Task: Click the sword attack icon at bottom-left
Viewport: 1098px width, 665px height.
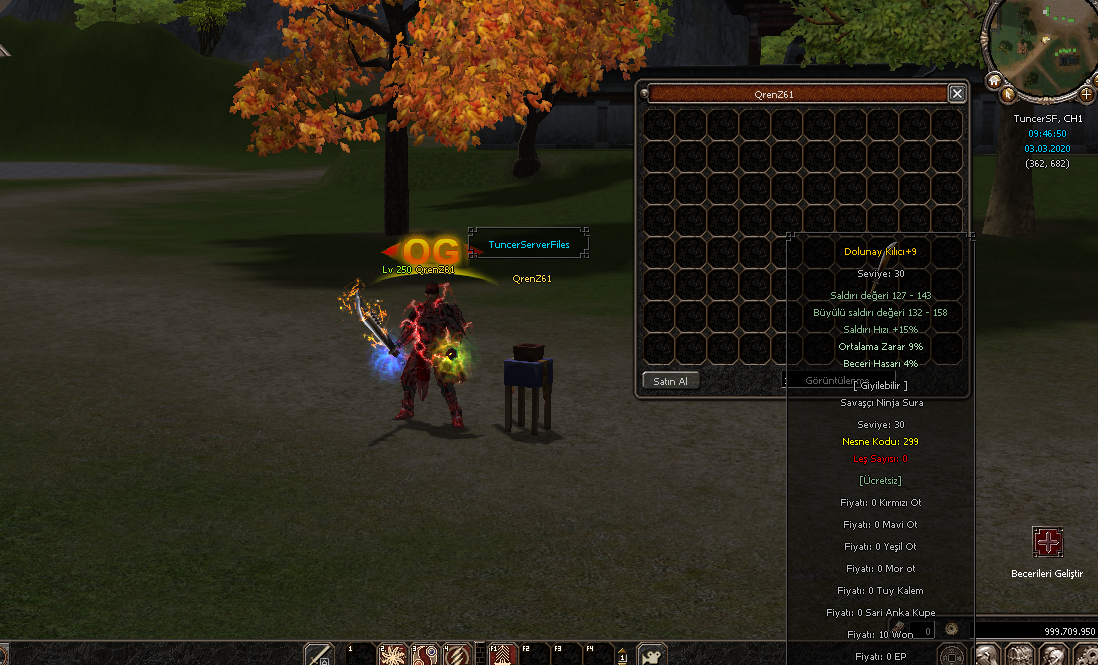Action: click(x=319, y=655)
